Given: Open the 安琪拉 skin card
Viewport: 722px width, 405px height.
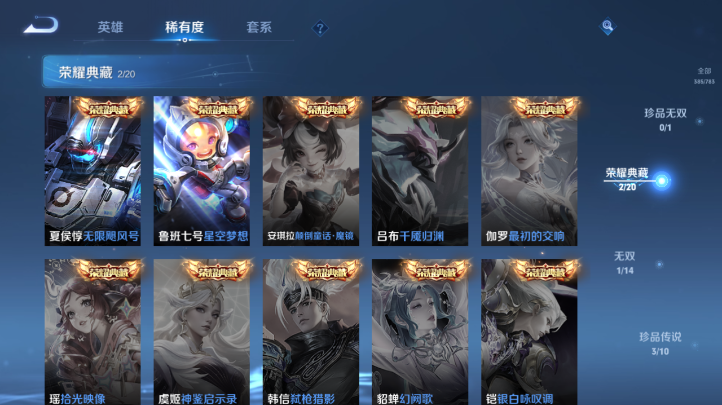Looking at the screenshot, I should pyautogui.click(x=311, y=171).
